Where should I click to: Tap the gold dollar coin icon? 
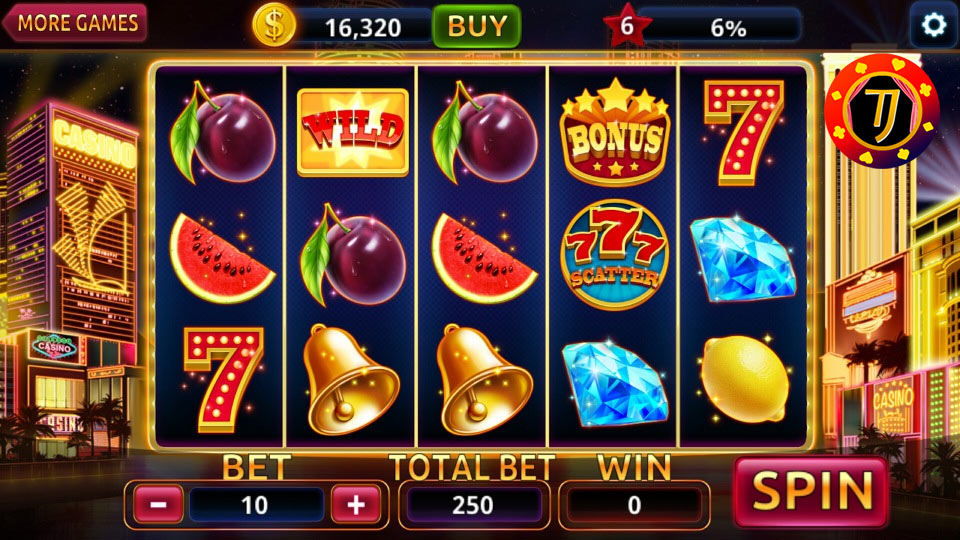coord(274,26)
